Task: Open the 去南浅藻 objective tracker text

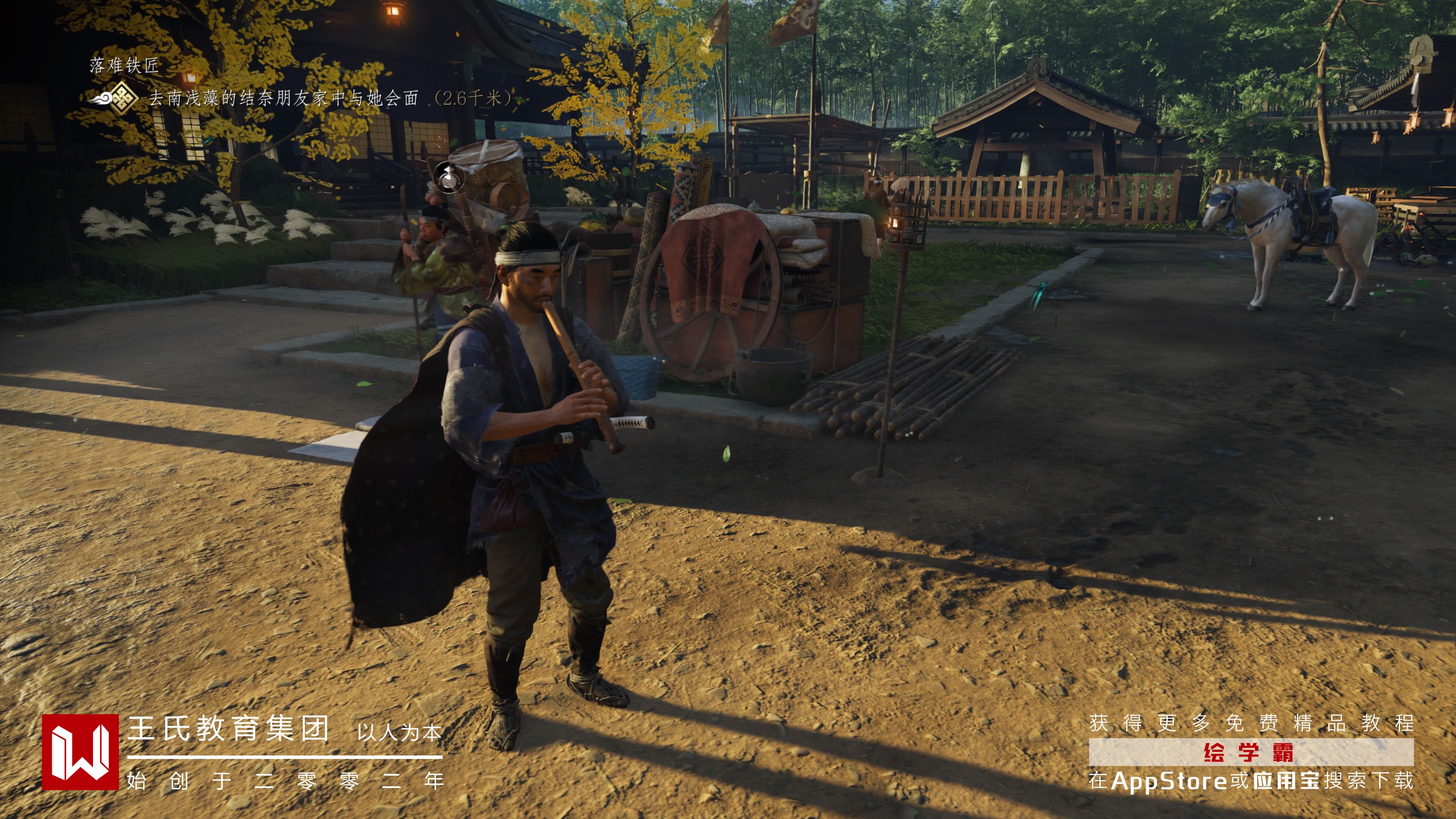Action: pos(282,98)
